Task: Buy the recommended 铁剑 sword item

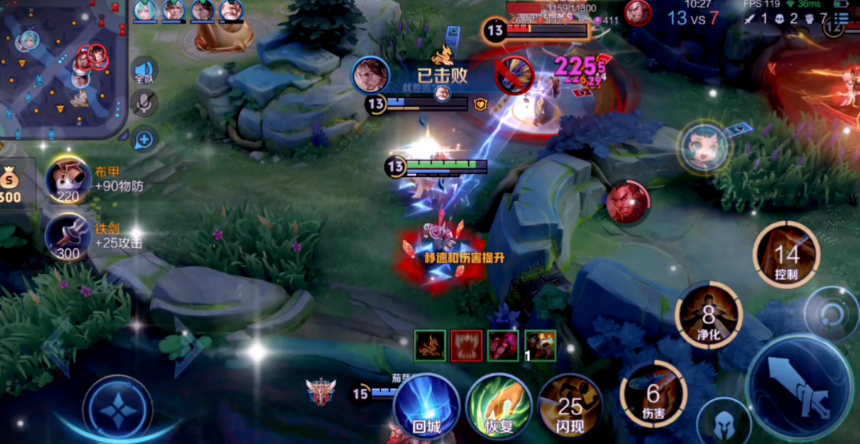Action: [67, 237]
